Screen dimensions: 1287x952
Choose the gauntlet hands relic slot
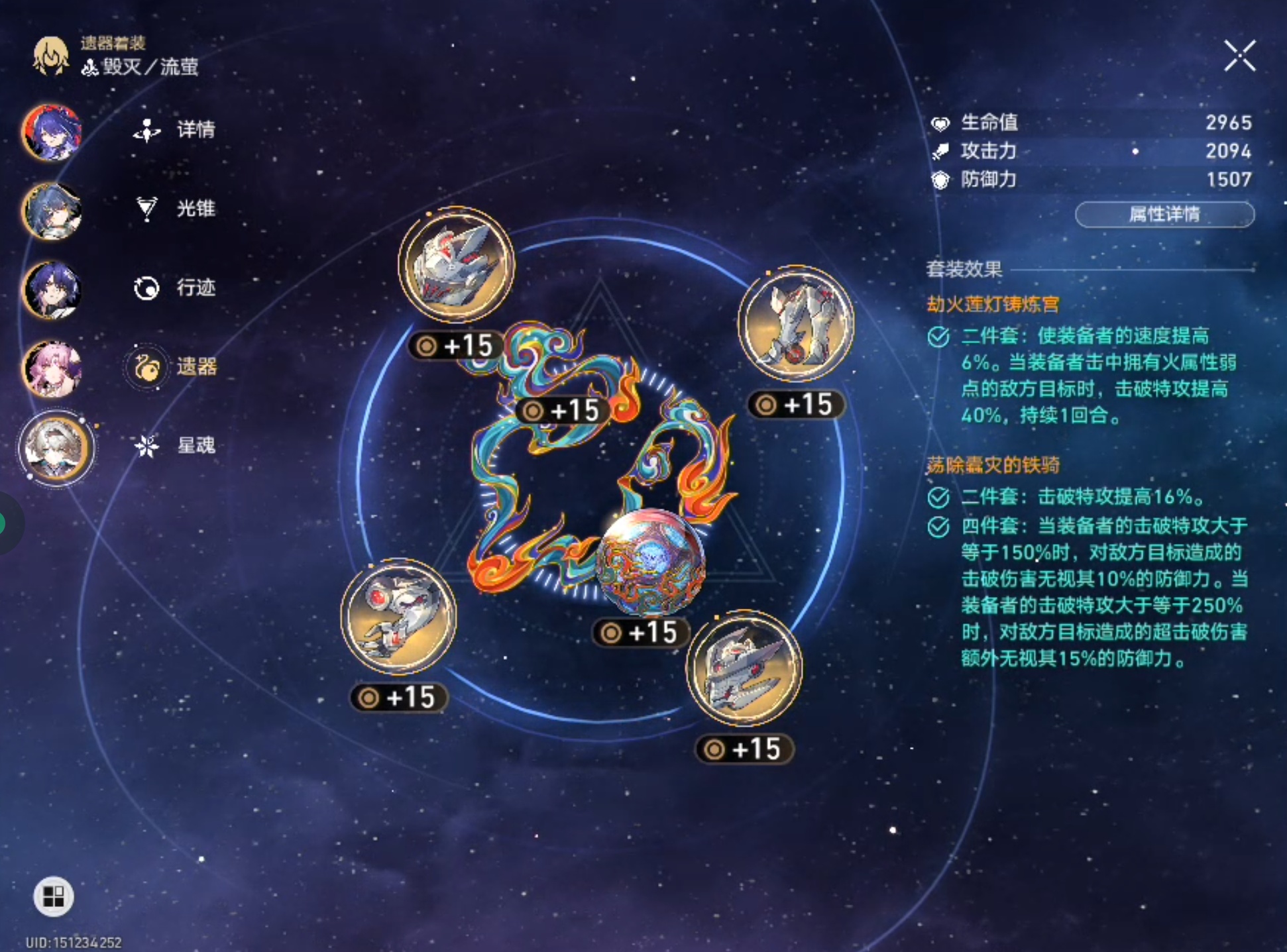click(x=398, y=616)
